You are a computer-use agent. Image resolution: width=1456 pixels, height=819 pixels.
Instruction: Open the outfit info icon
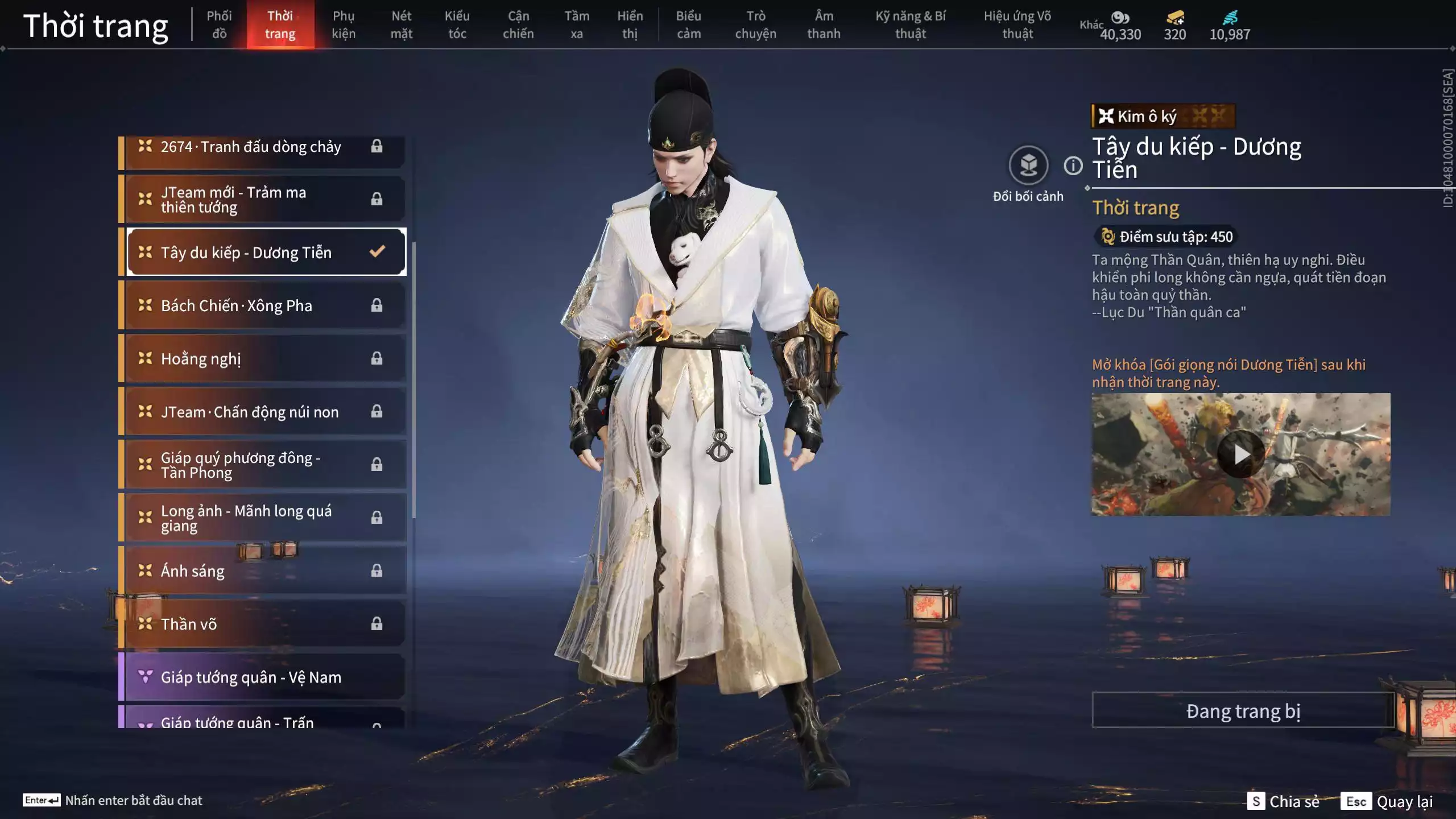[x=1073, y=166]
